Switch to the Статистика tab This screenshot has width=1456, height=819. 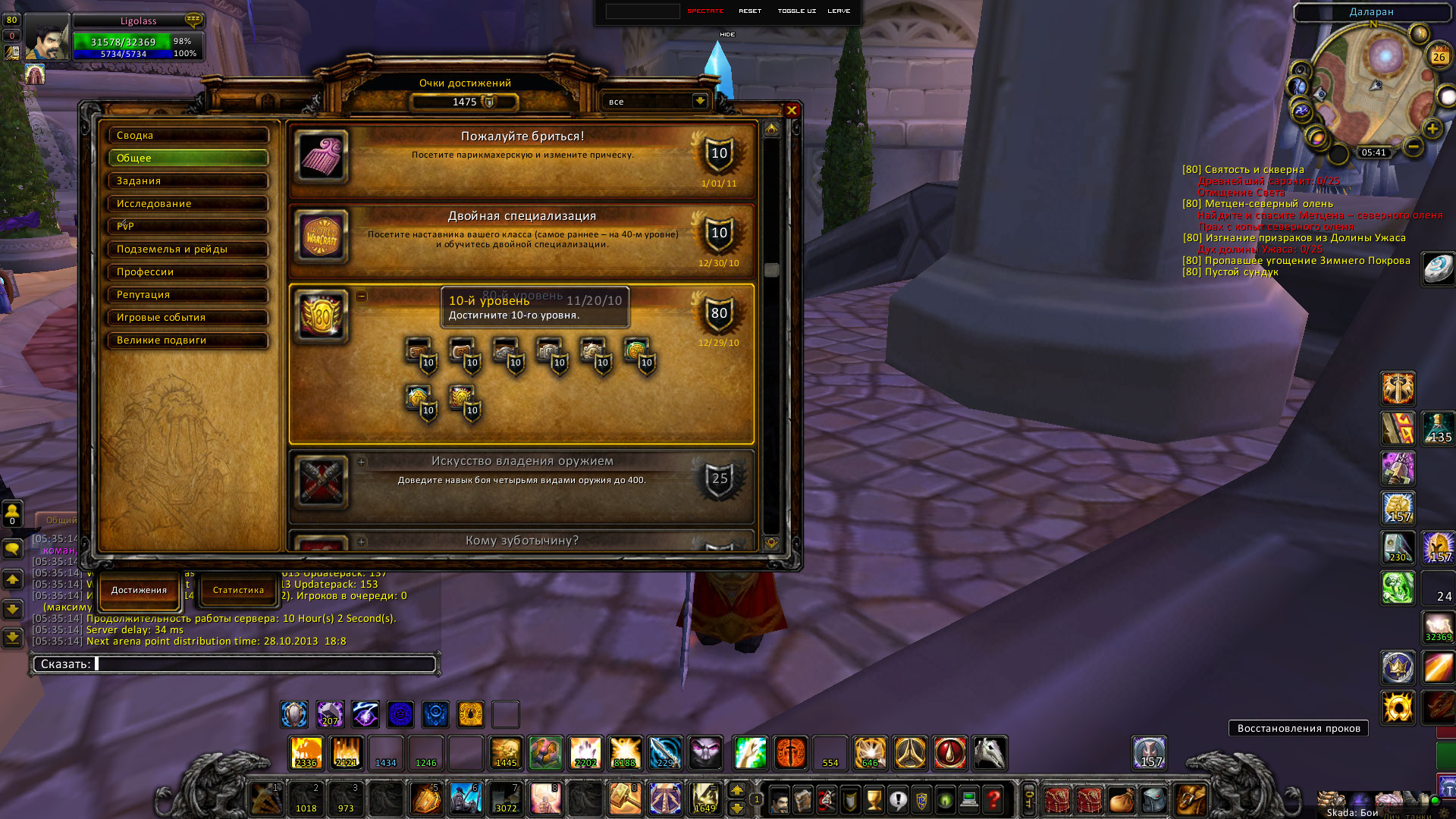pyautogui.click(x=238, y=590)
